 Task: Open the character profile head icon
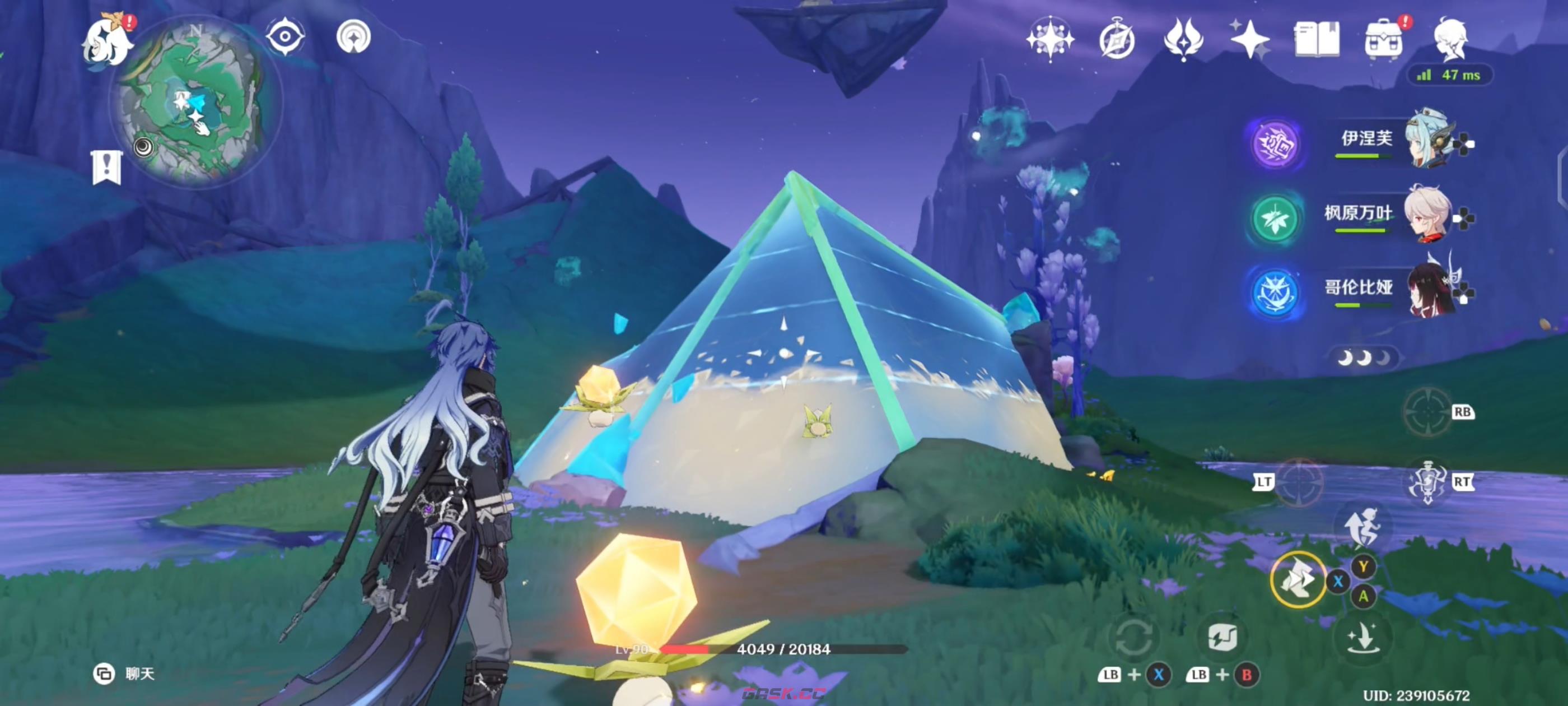coord(1452,40)
